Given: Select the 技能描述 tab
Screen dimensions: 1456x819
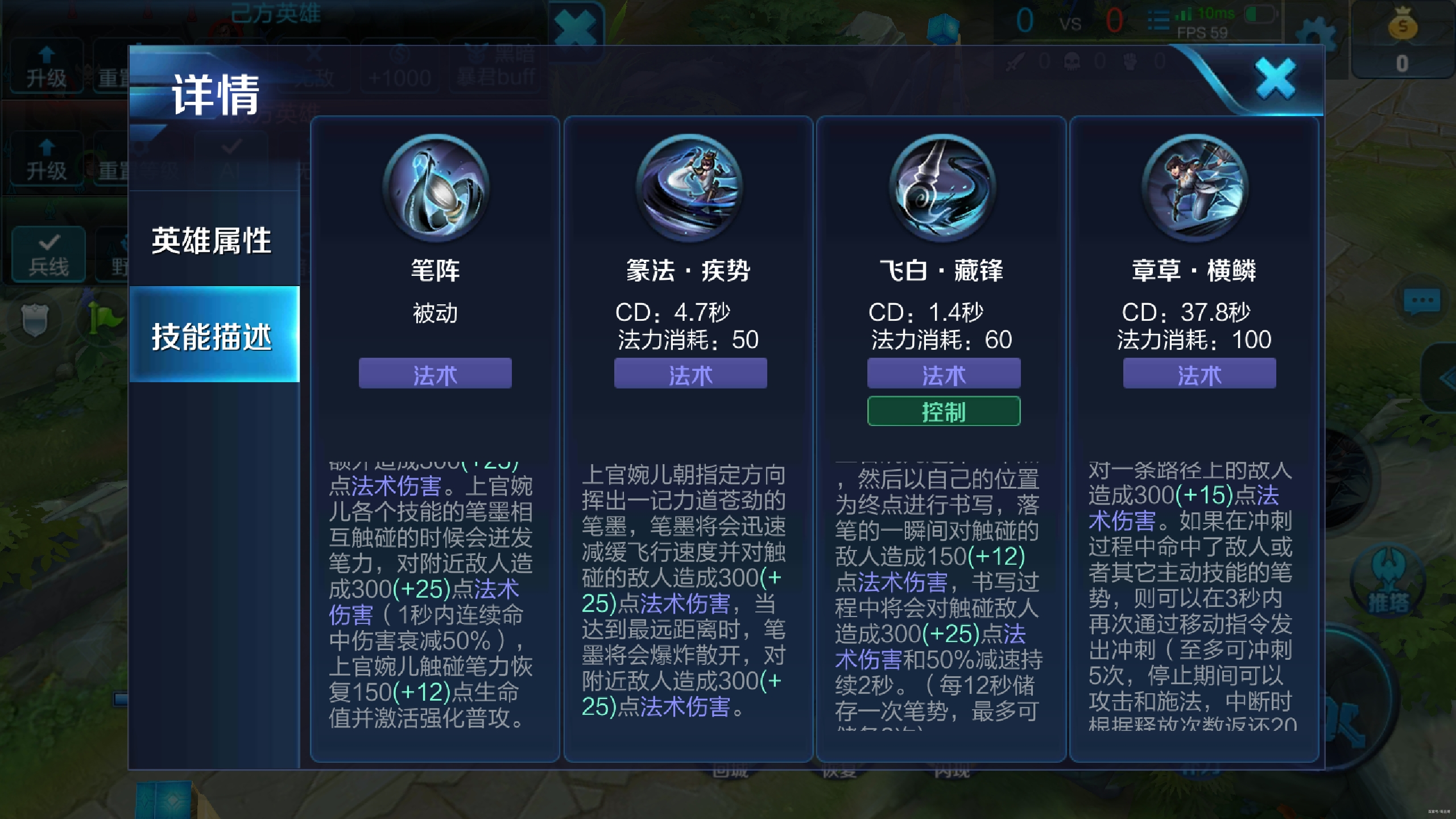Looking at the screenshot, I should coord(212,336).
